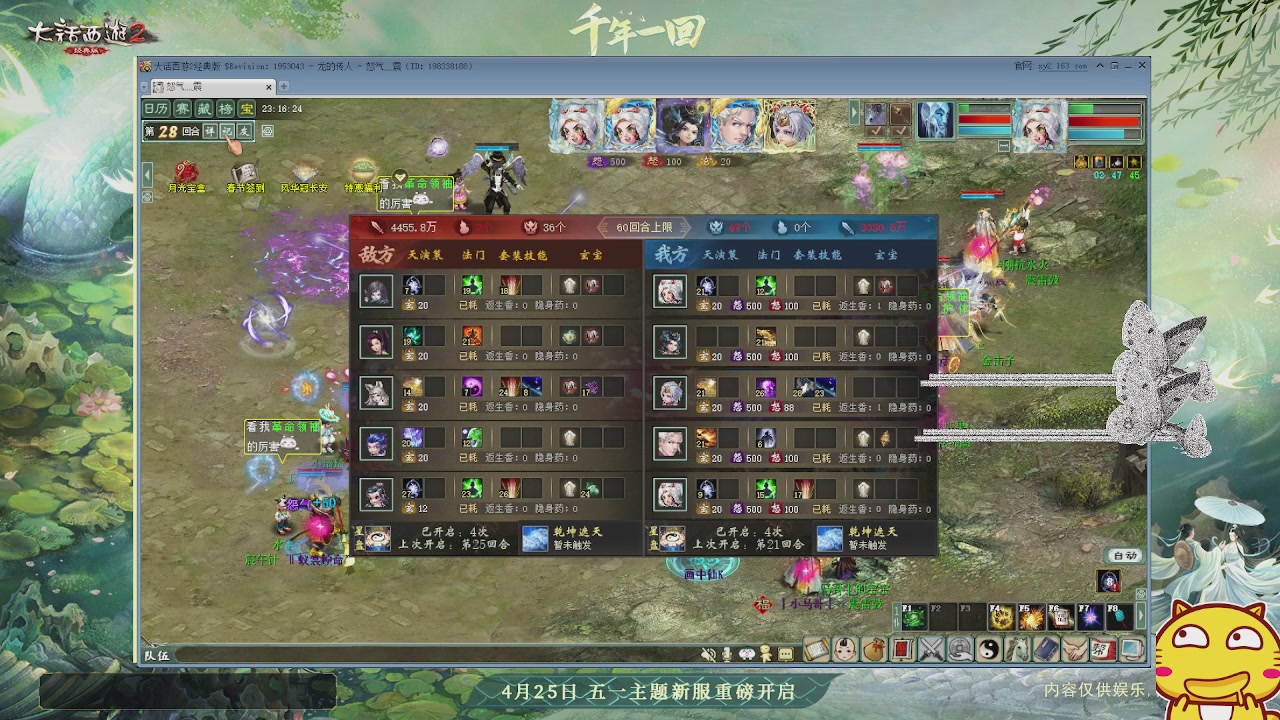The height and width of the screenshot is (720, 1280).
Task: Collapse the activity bar with the left arrow
Action: point(146,173)
